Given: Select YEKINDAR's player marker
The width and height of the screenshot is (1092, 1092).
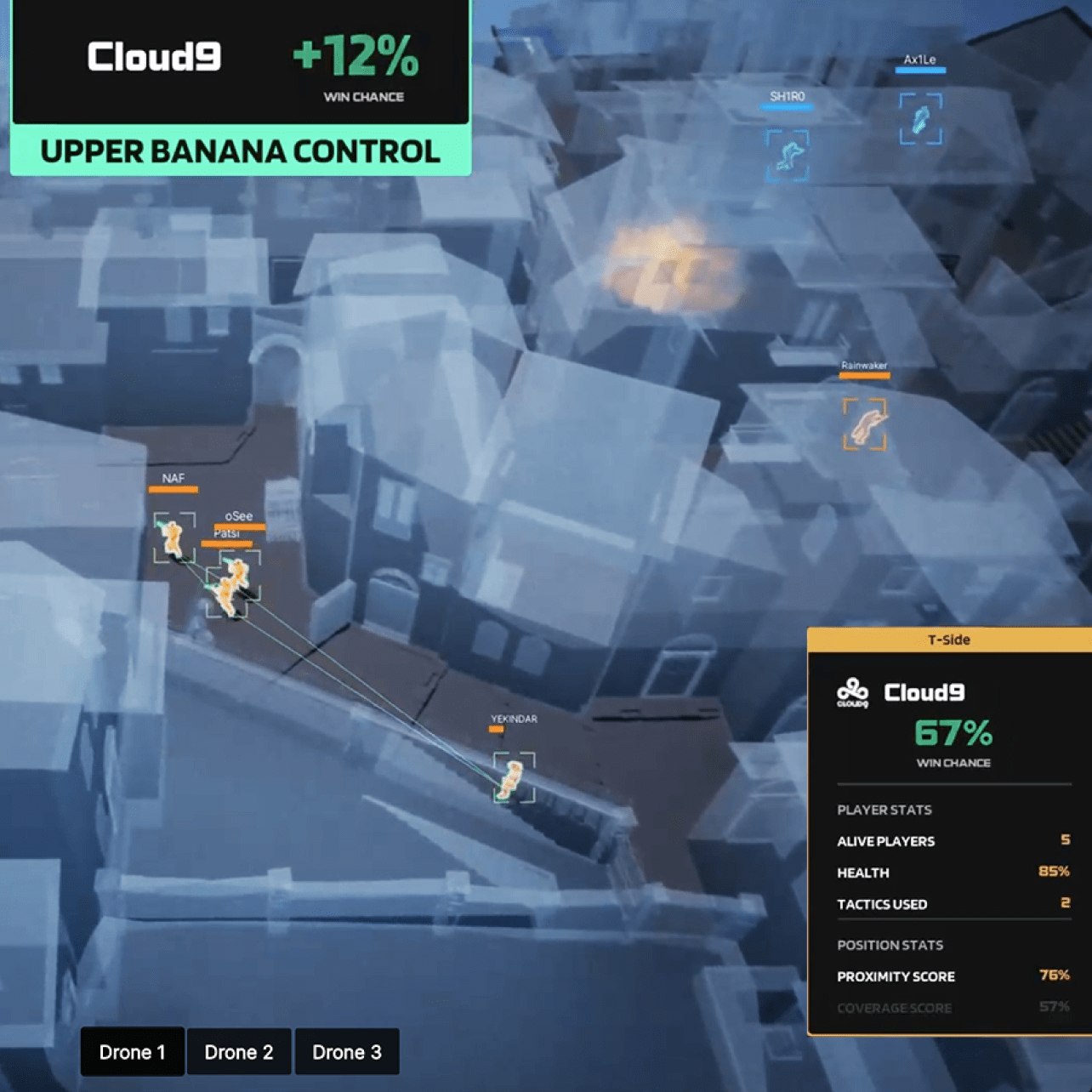Looking at the screenshot, I should (x=514, y=777).
